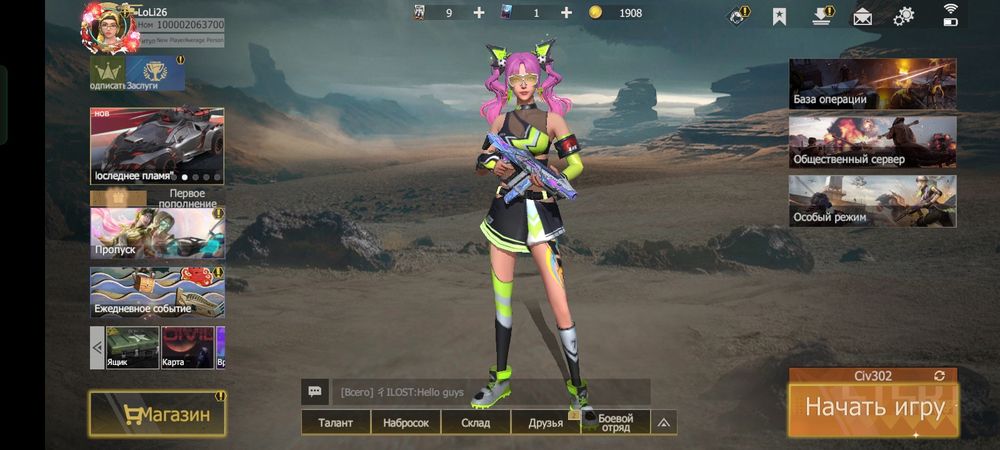Start the game with Начать игру
1000x450 pixels.
click(873, 408)
